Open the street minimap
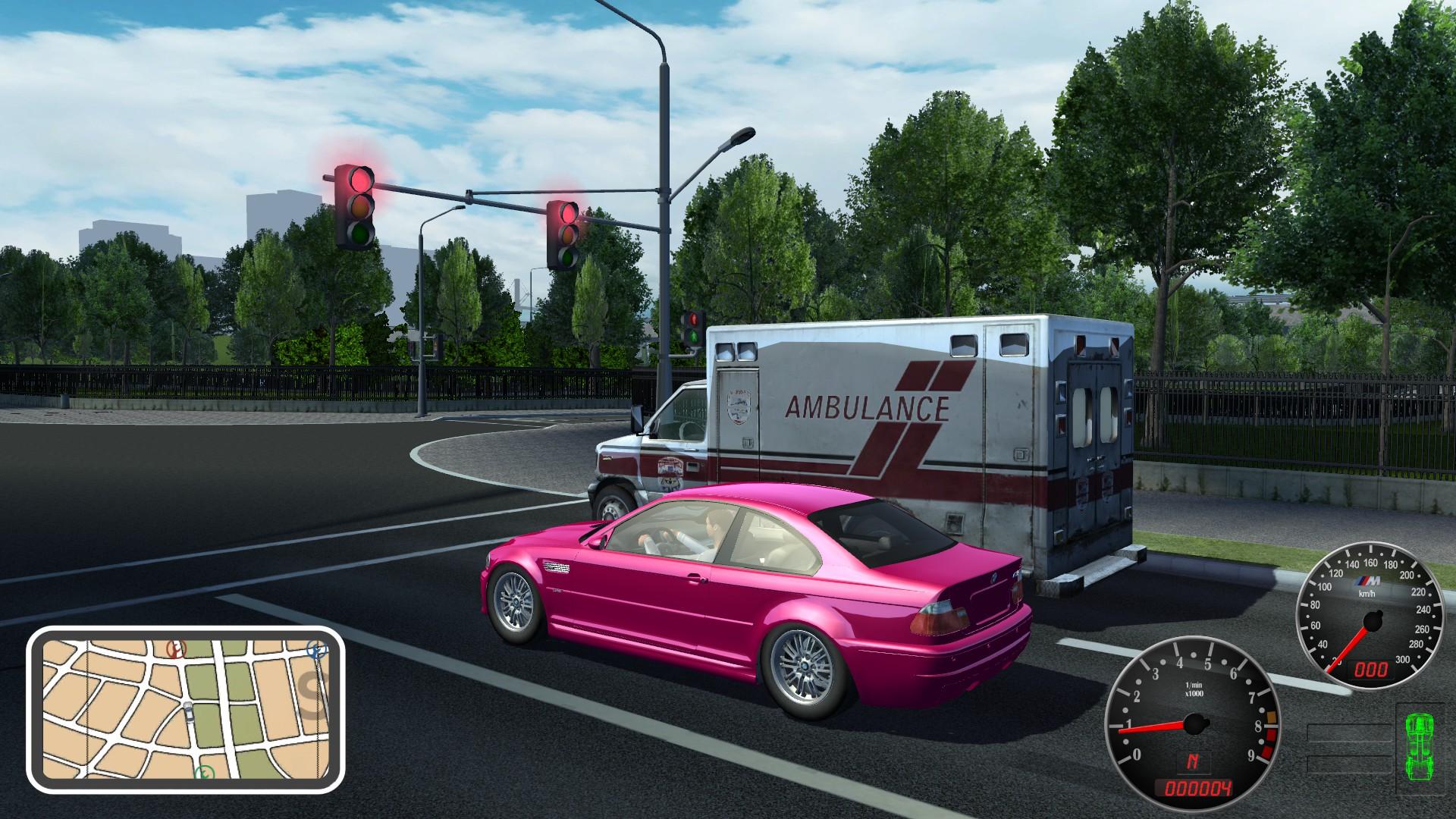The image size is (1456, 819). [x=186, y=710]
